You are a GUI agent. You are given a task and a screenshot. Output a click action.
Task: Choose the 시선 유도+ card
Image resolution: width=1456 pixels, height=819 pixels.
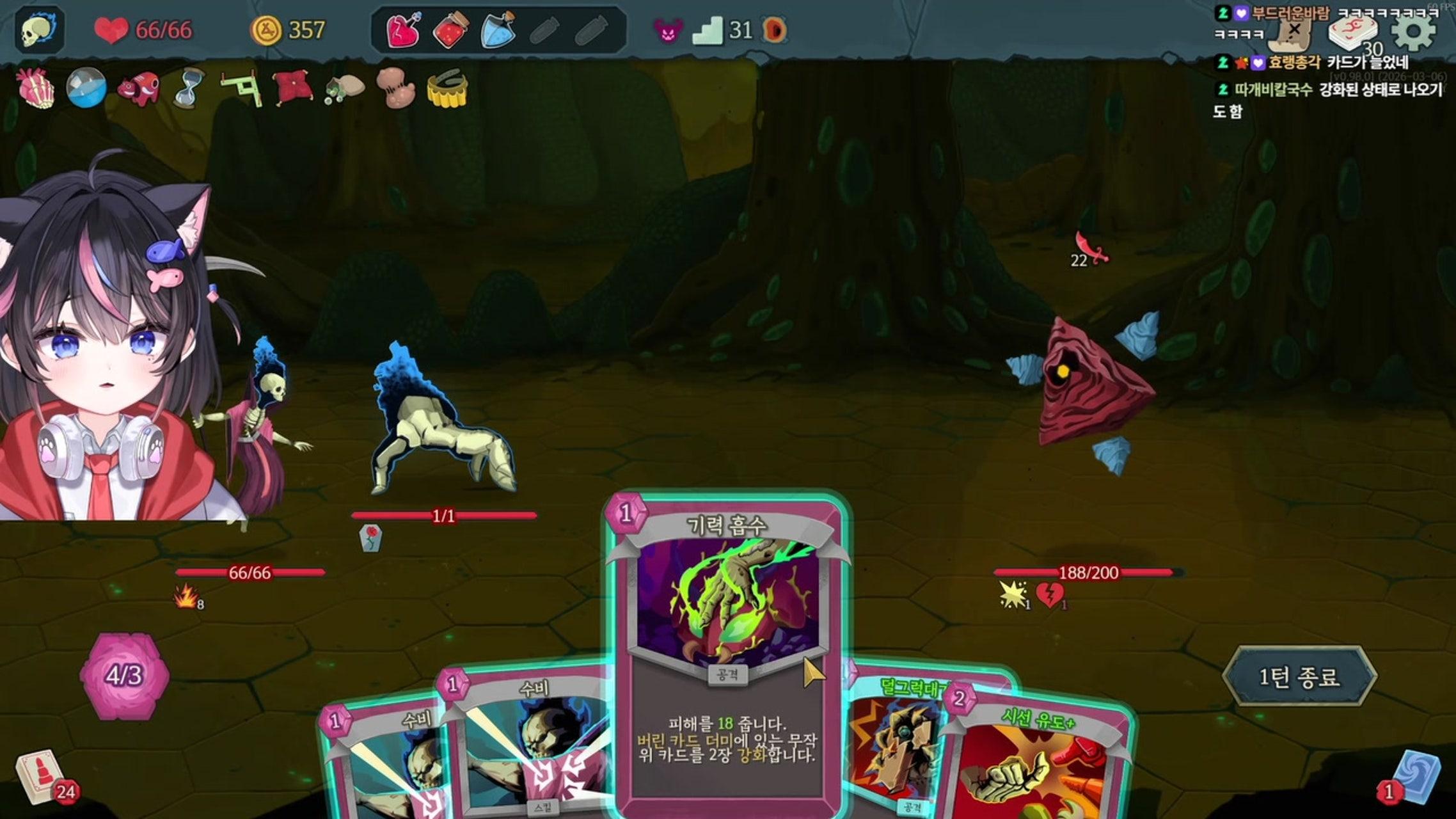pyautogui.click(x=1036, y=761)
